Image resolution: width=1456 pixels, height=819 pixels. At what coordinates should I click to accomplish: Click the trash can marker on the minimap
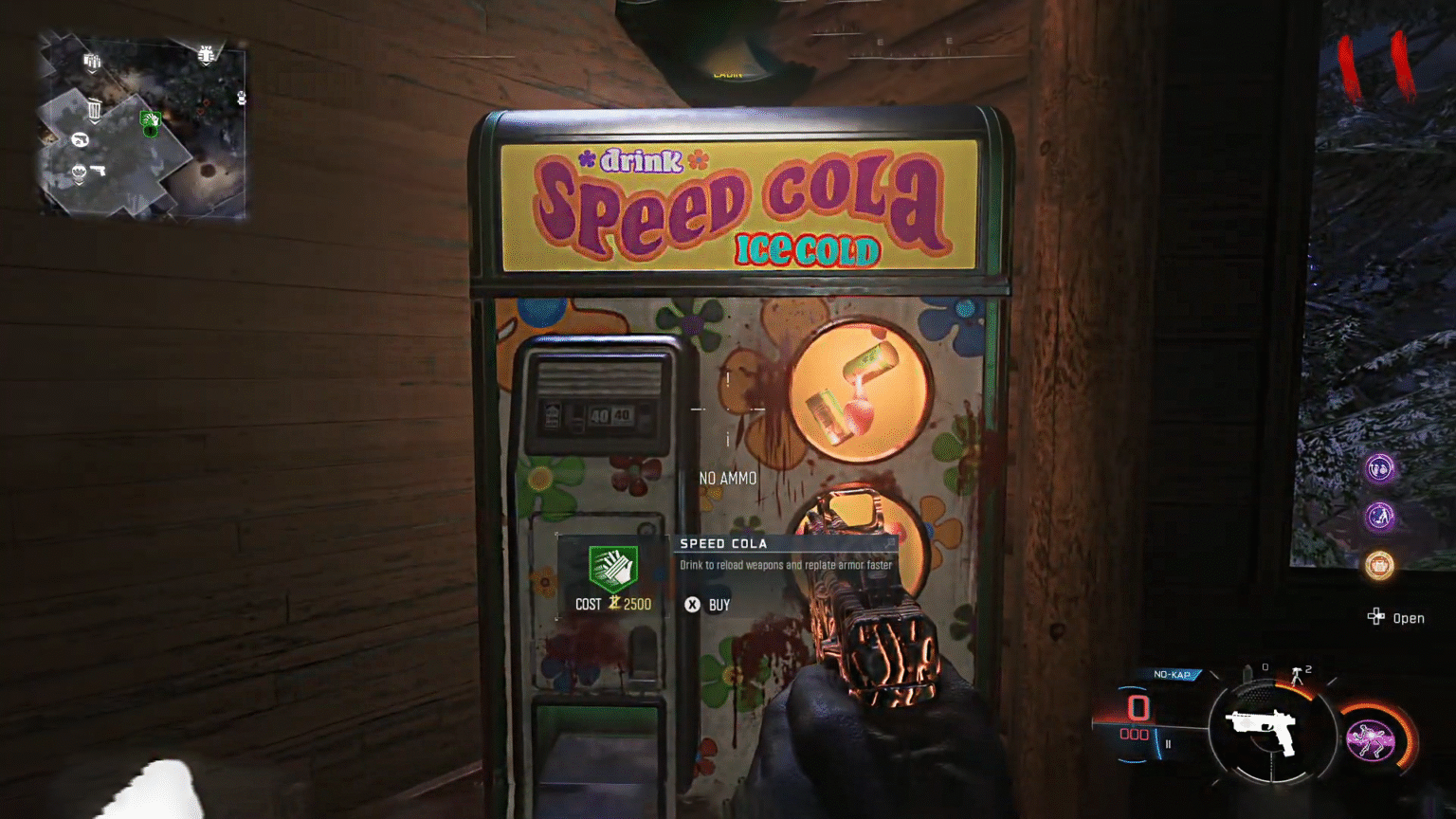click(95, 112)
